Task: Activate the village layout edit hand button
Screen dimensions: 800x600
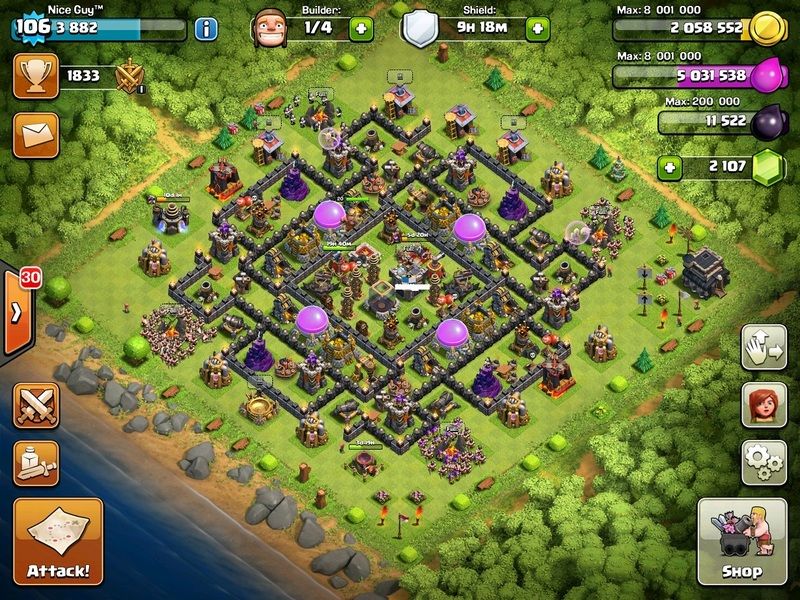Action: pos(764,348)
